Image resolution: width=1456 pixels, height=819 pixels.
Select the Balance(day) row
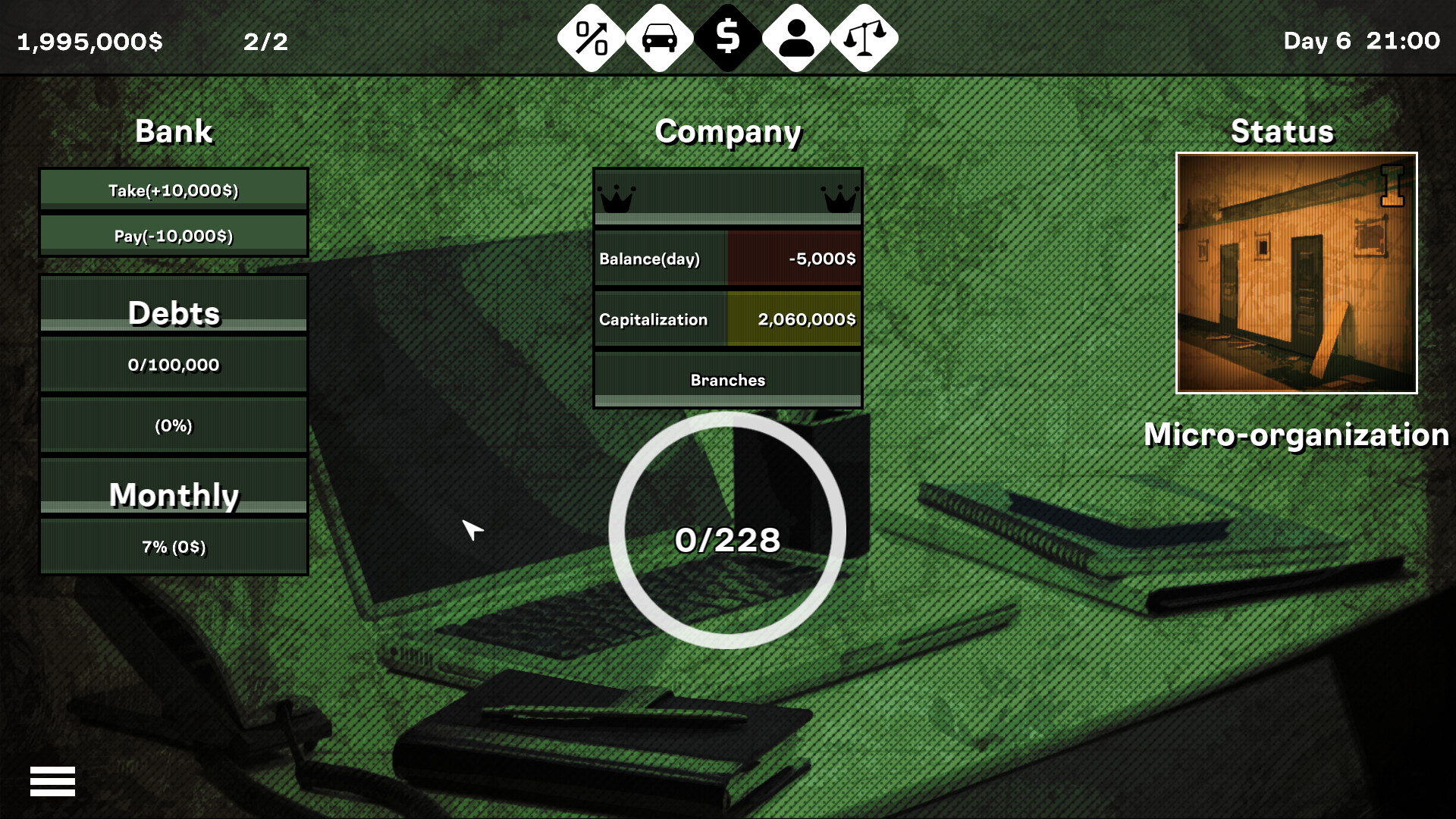tap(726, 258)
